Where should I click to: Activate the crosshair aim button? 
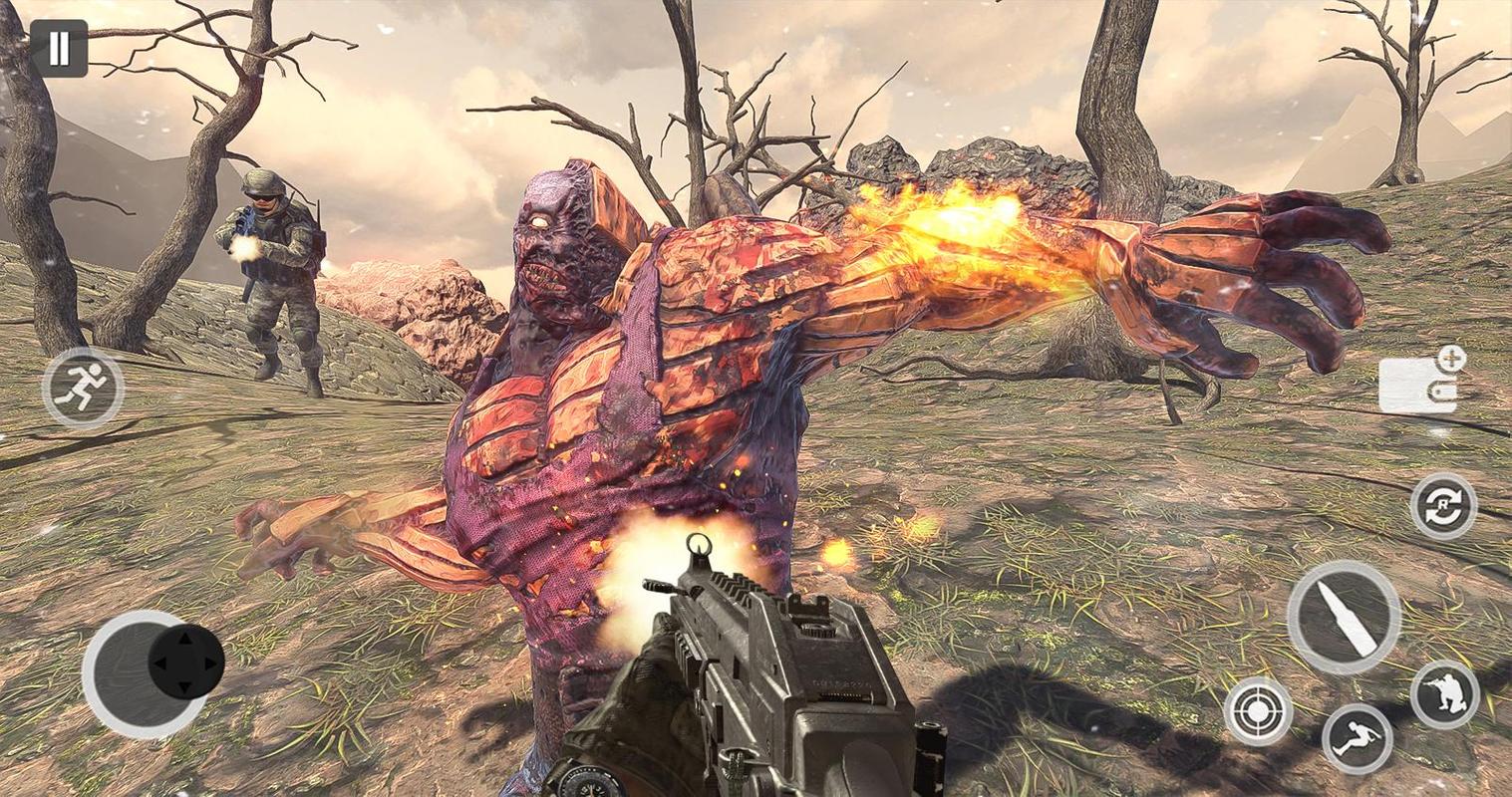click(1258, 711)
